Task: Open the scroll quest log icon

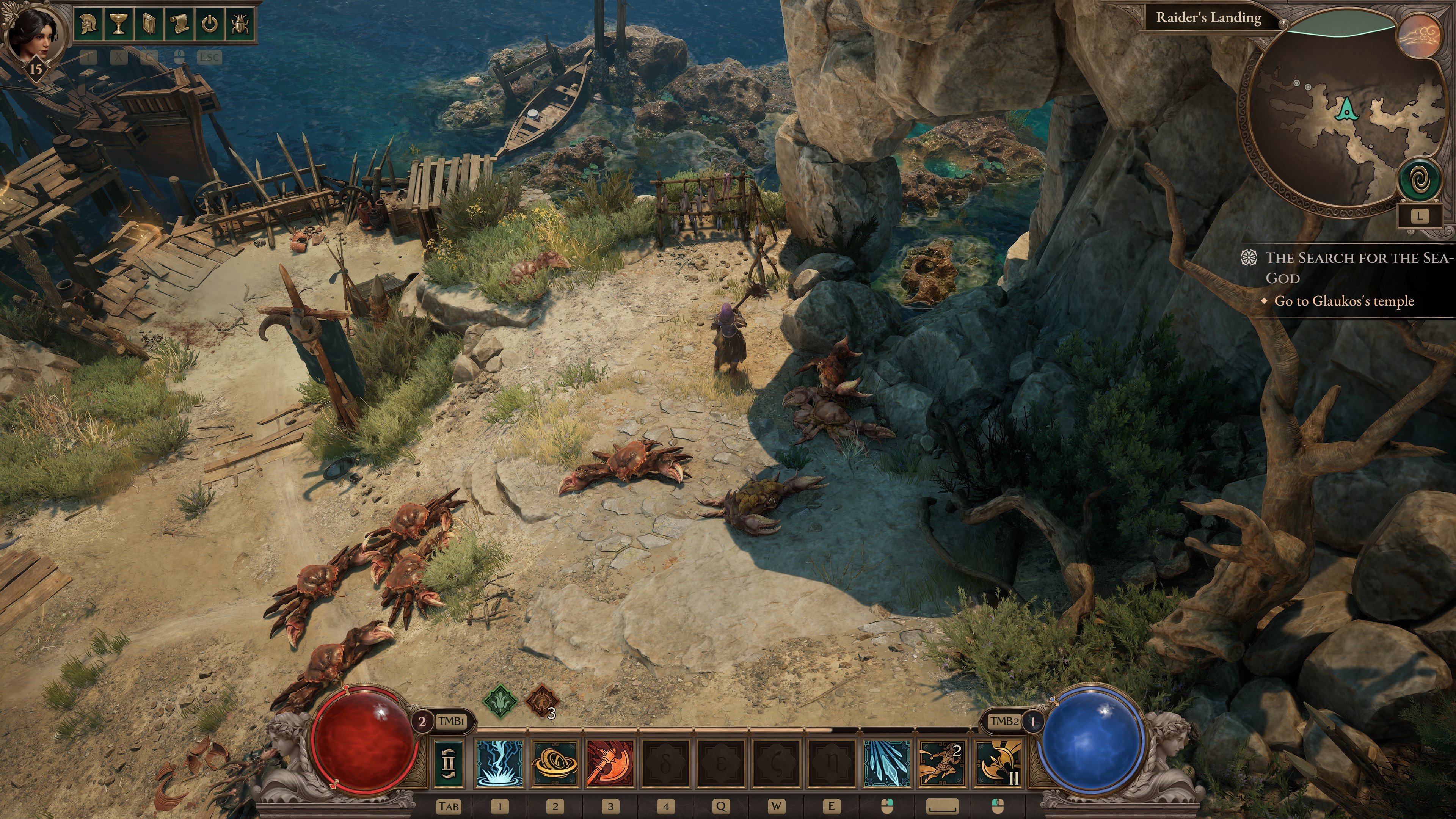Action: pyautogui.click(x=179, y=24)
